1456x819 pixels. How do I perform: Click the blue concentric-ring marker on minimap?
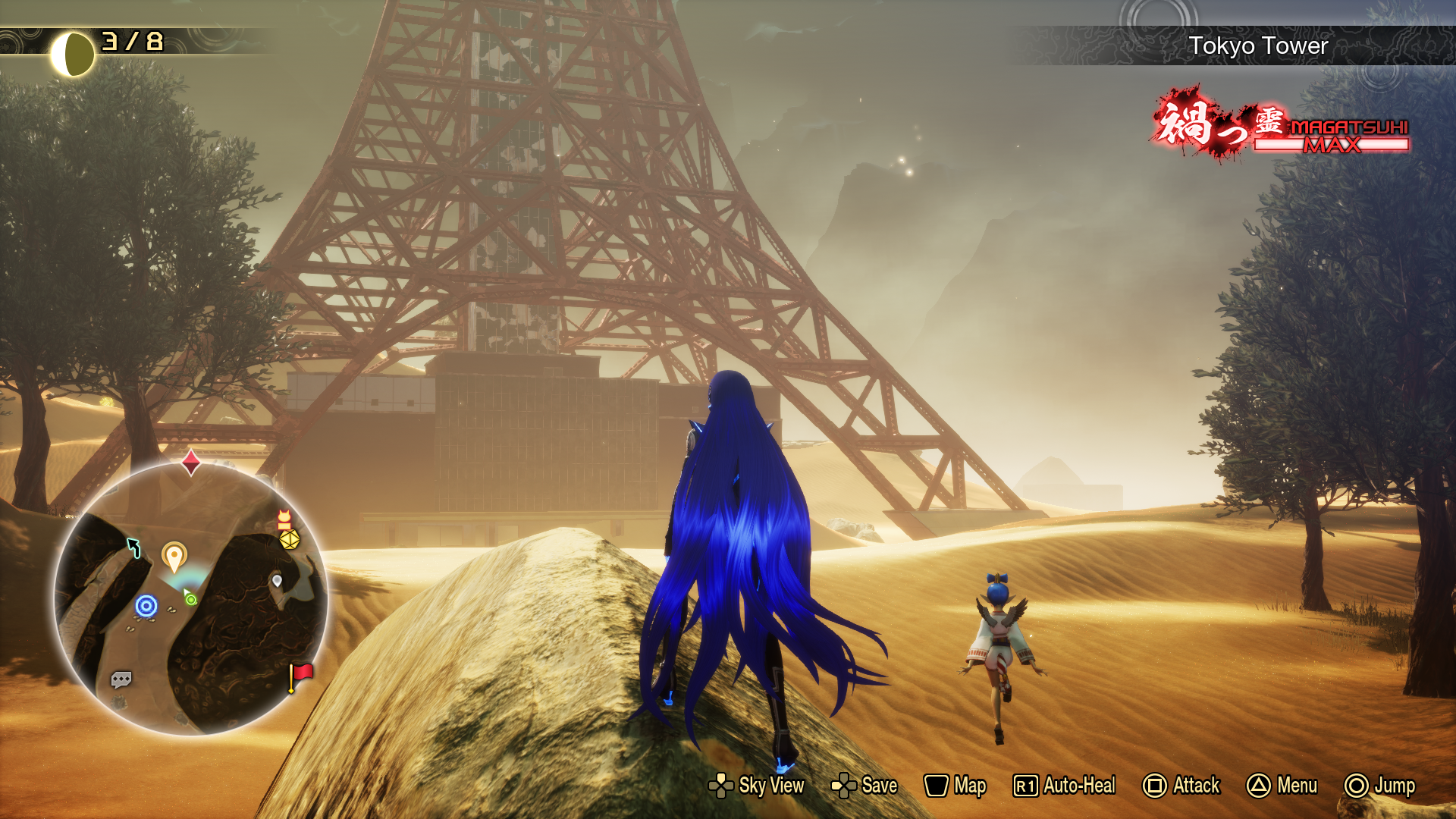point(146,606)
